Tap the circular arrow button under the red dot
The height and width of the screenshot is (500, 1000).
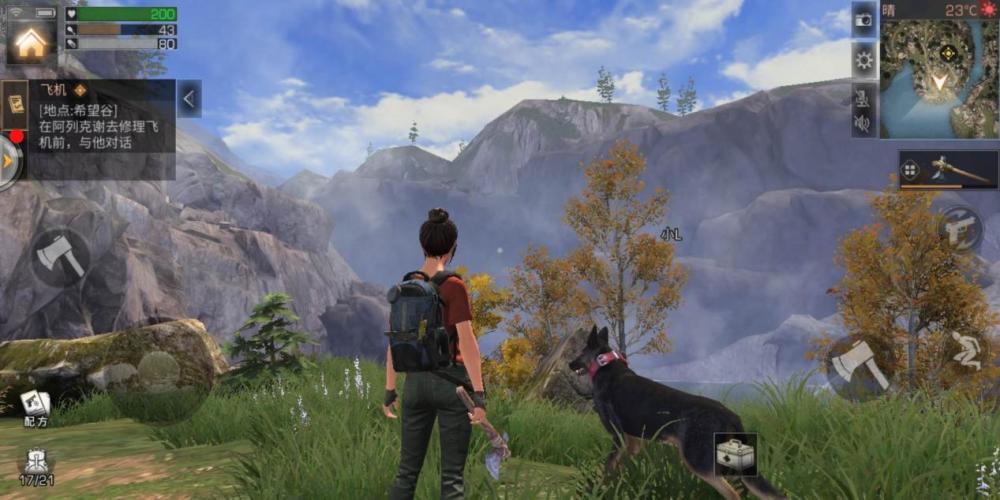(9, 160)
